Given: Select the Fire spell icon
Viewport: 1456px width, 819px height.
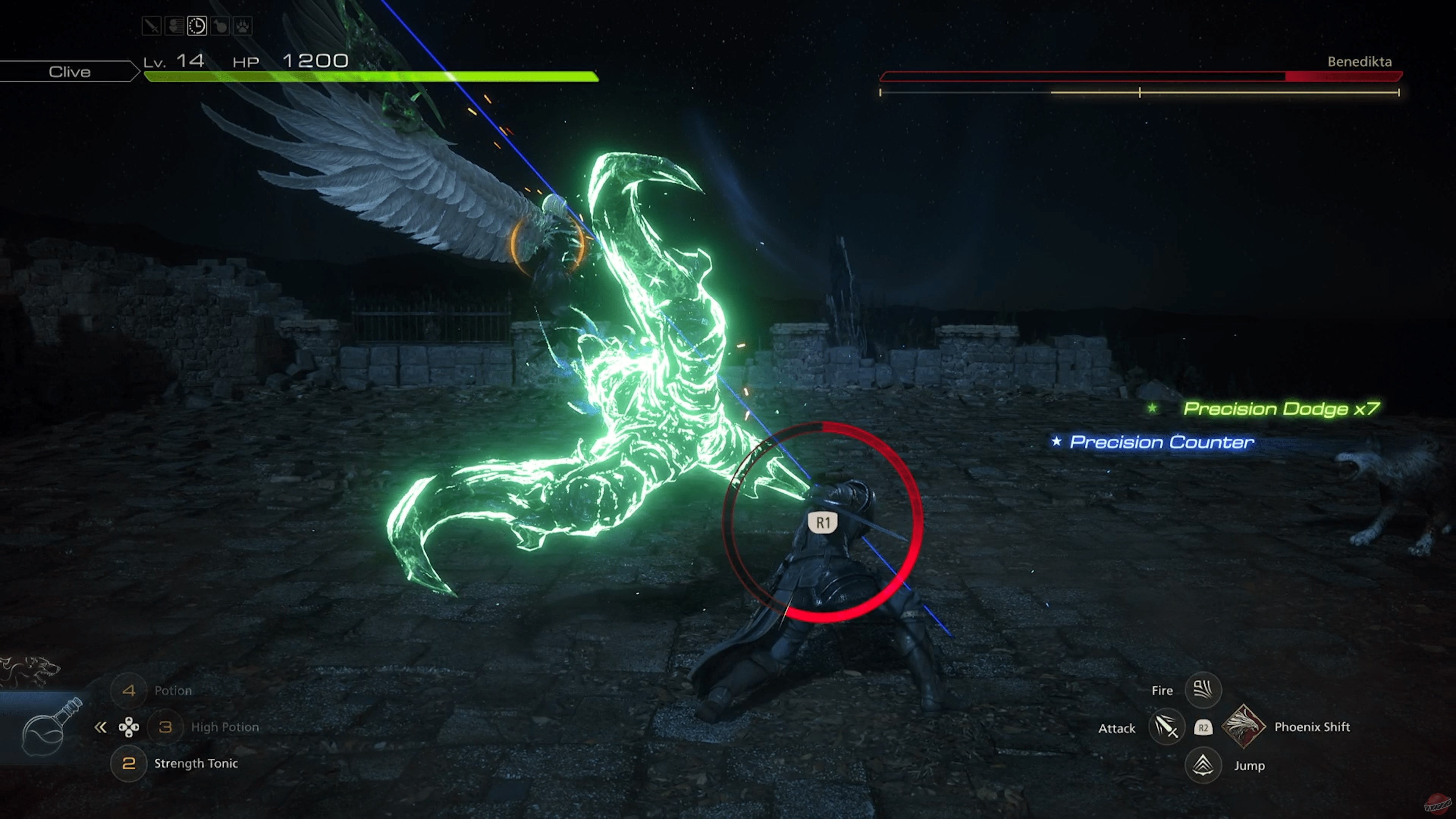Looking at the screenshot, I should coord(1204,691).
